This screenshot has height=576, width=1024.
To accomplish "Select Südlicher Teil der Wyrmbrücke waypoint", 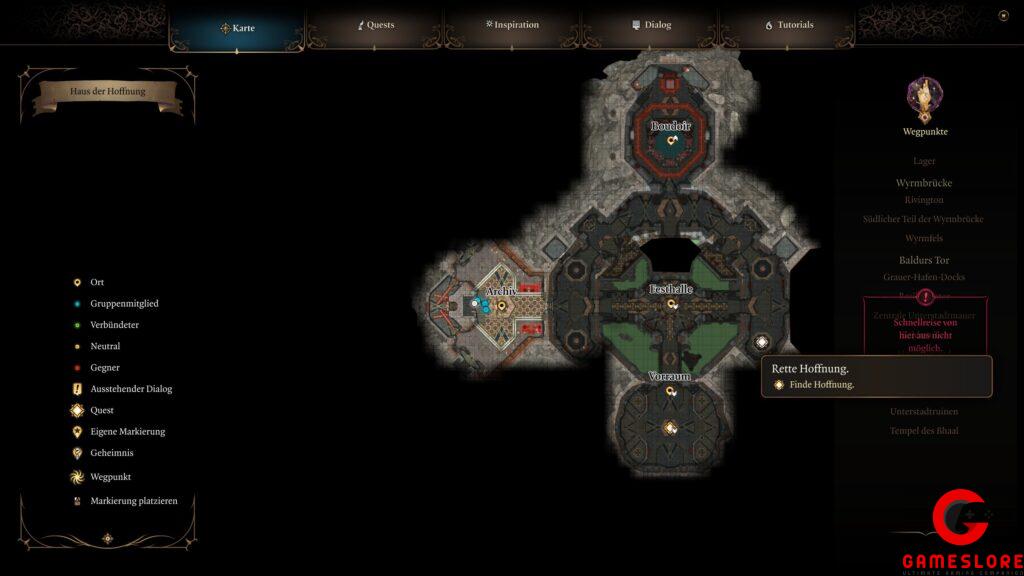I will tap(924, 219).
